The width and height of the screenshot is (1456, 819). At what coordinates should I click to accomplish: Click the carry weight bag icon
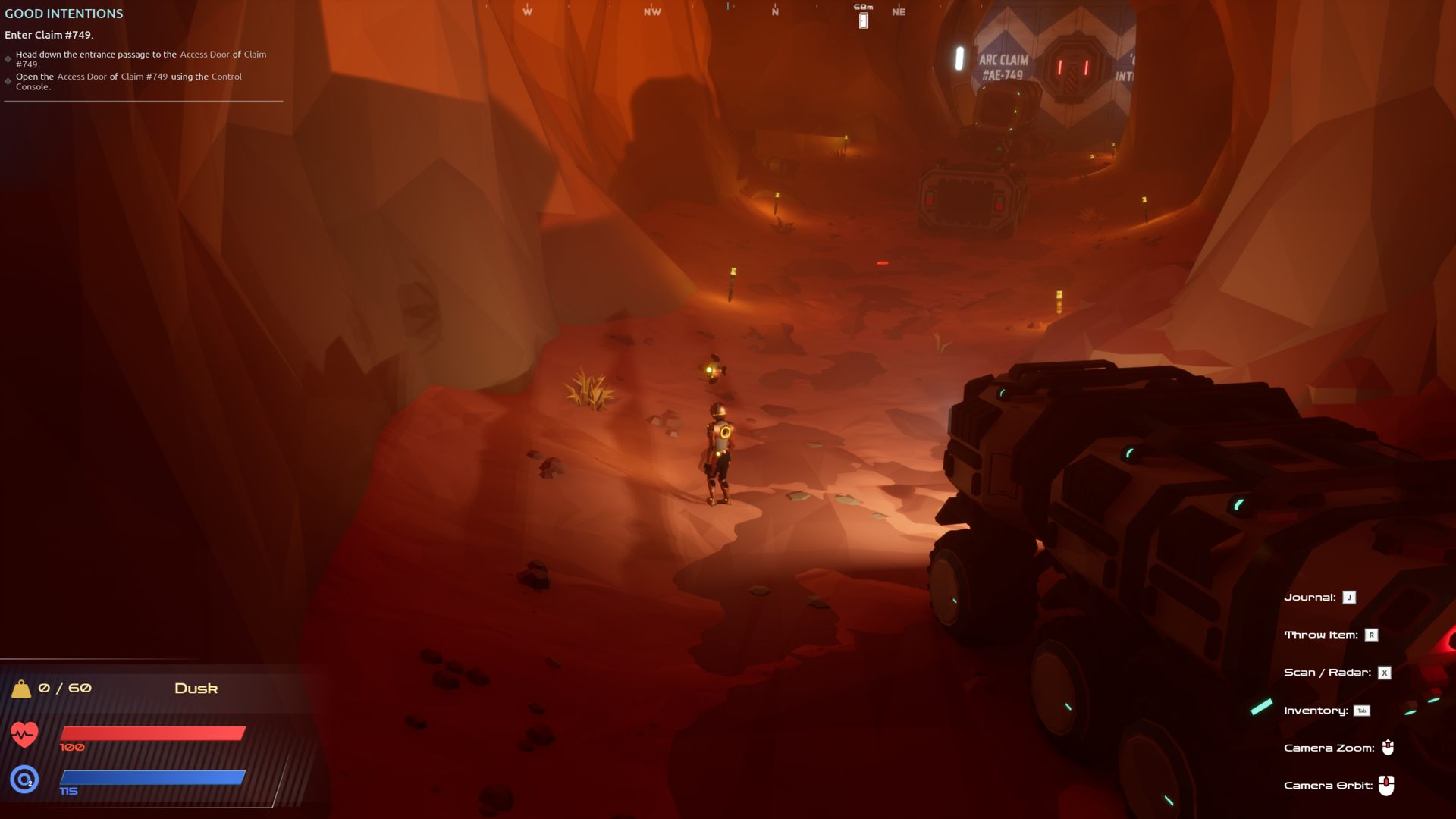[x=21, y=689]
